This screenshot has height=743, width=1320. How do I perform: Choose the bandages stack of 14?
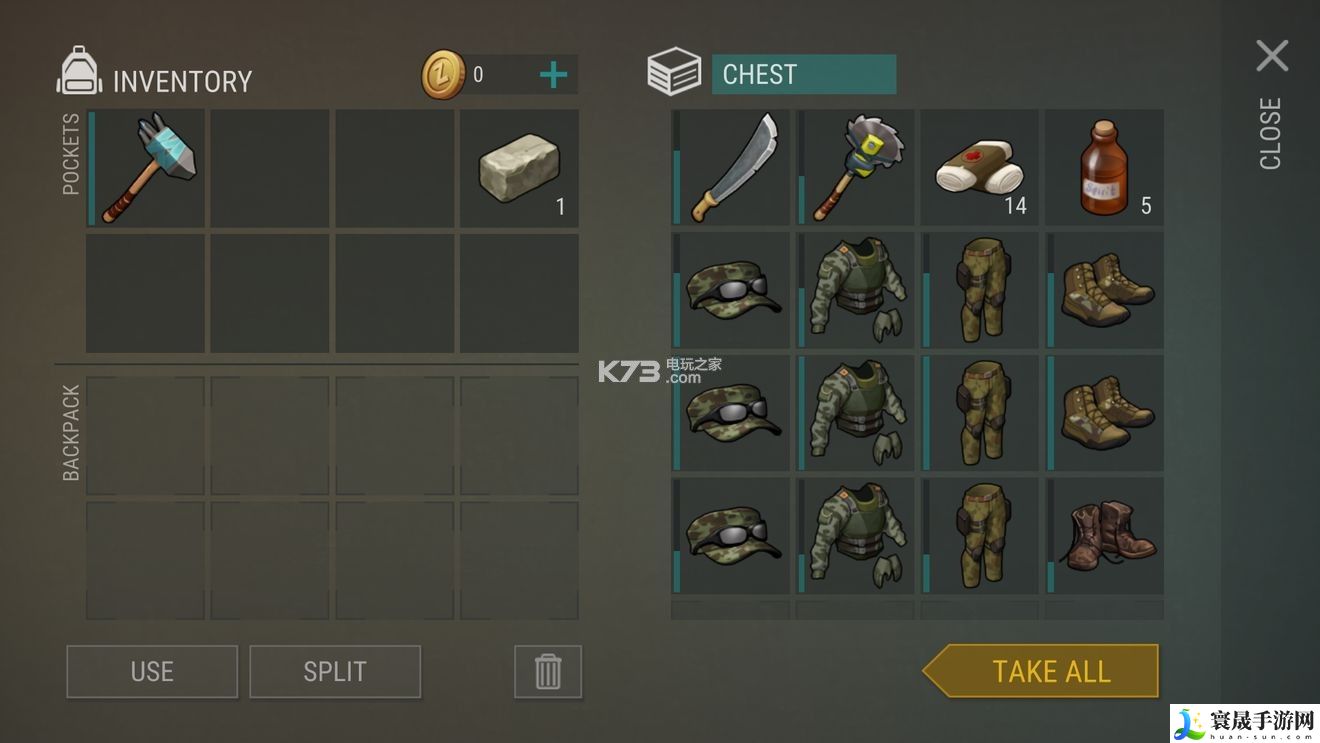[981, 168]
